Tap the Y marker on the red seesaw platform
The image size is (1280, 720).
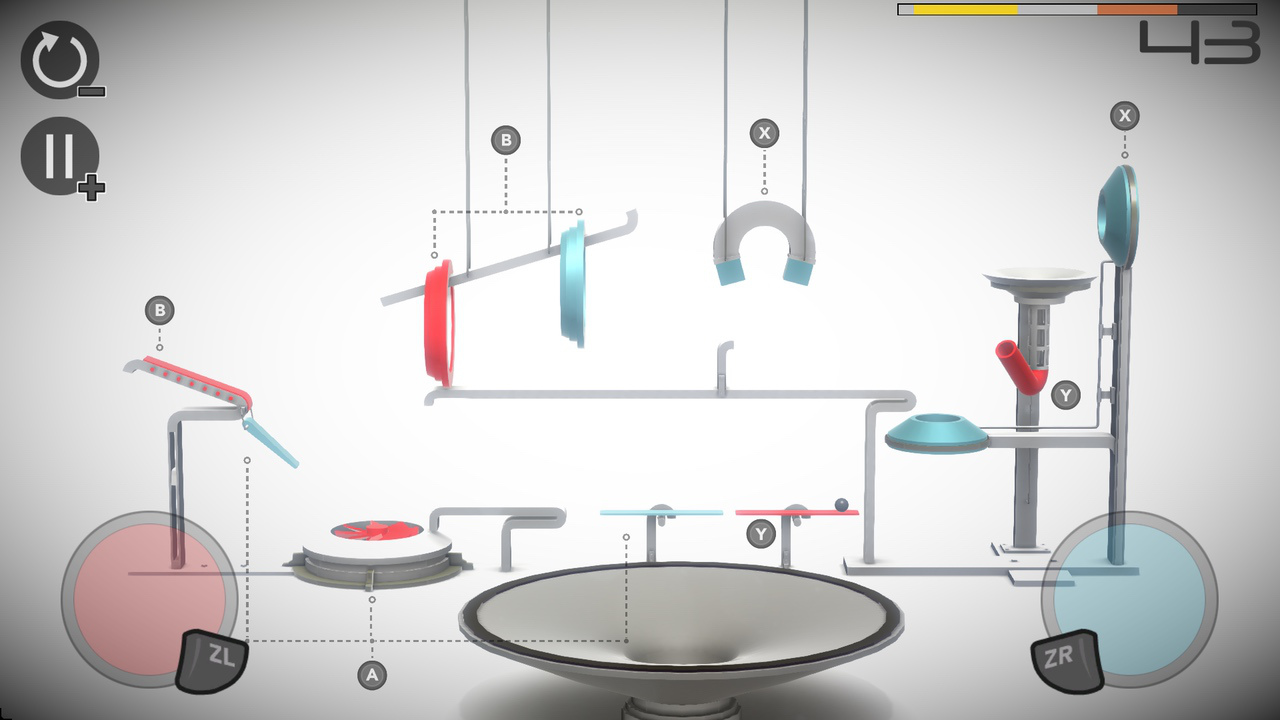click(760, 534)
